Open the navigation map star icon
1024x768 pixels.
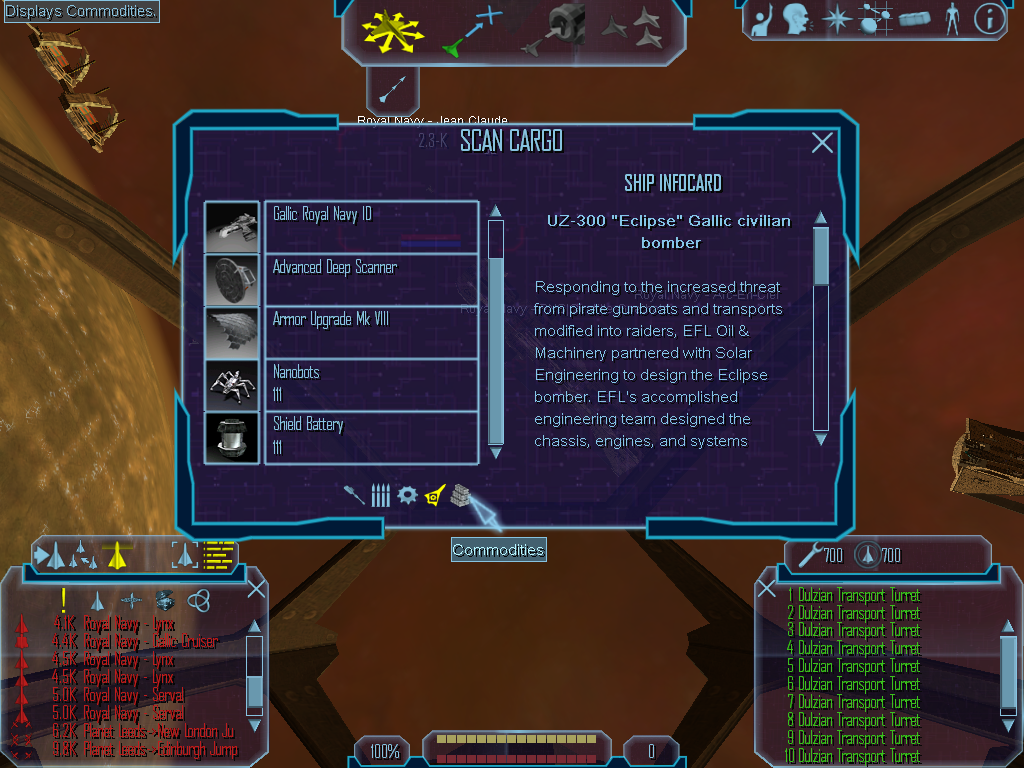point(836,18)
